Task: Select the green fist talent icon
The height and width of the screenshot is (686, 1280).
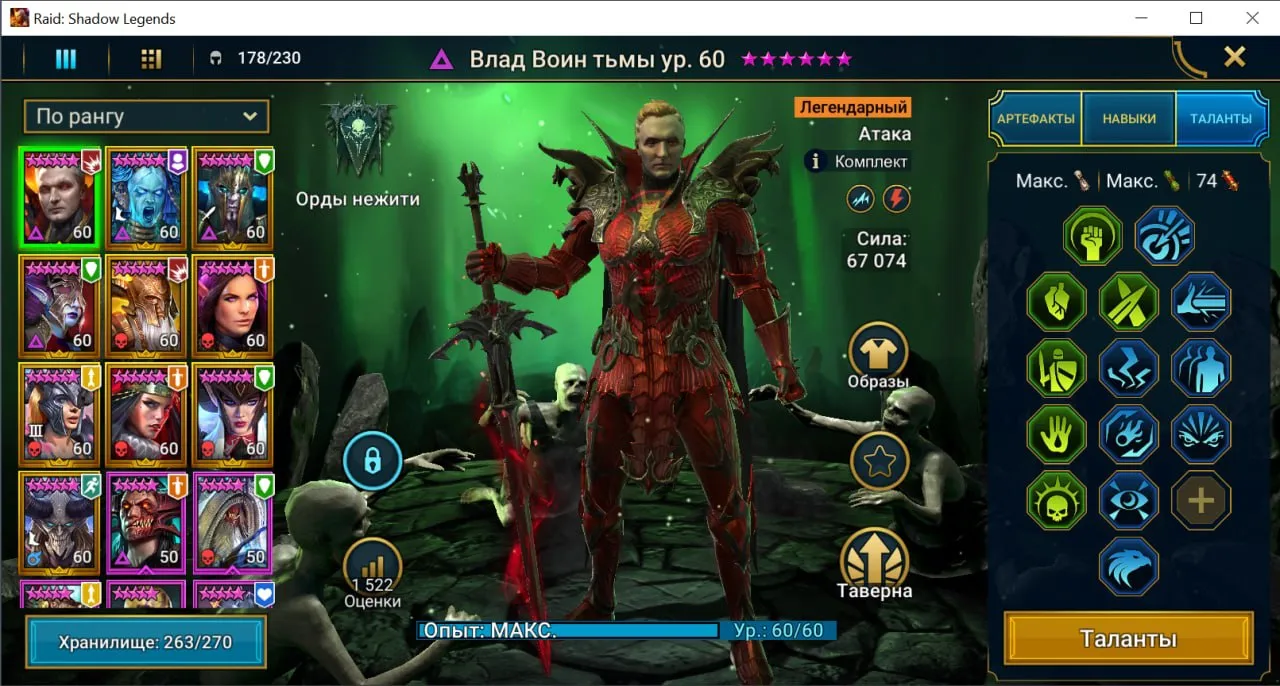Action: (x=1092, y=236)
